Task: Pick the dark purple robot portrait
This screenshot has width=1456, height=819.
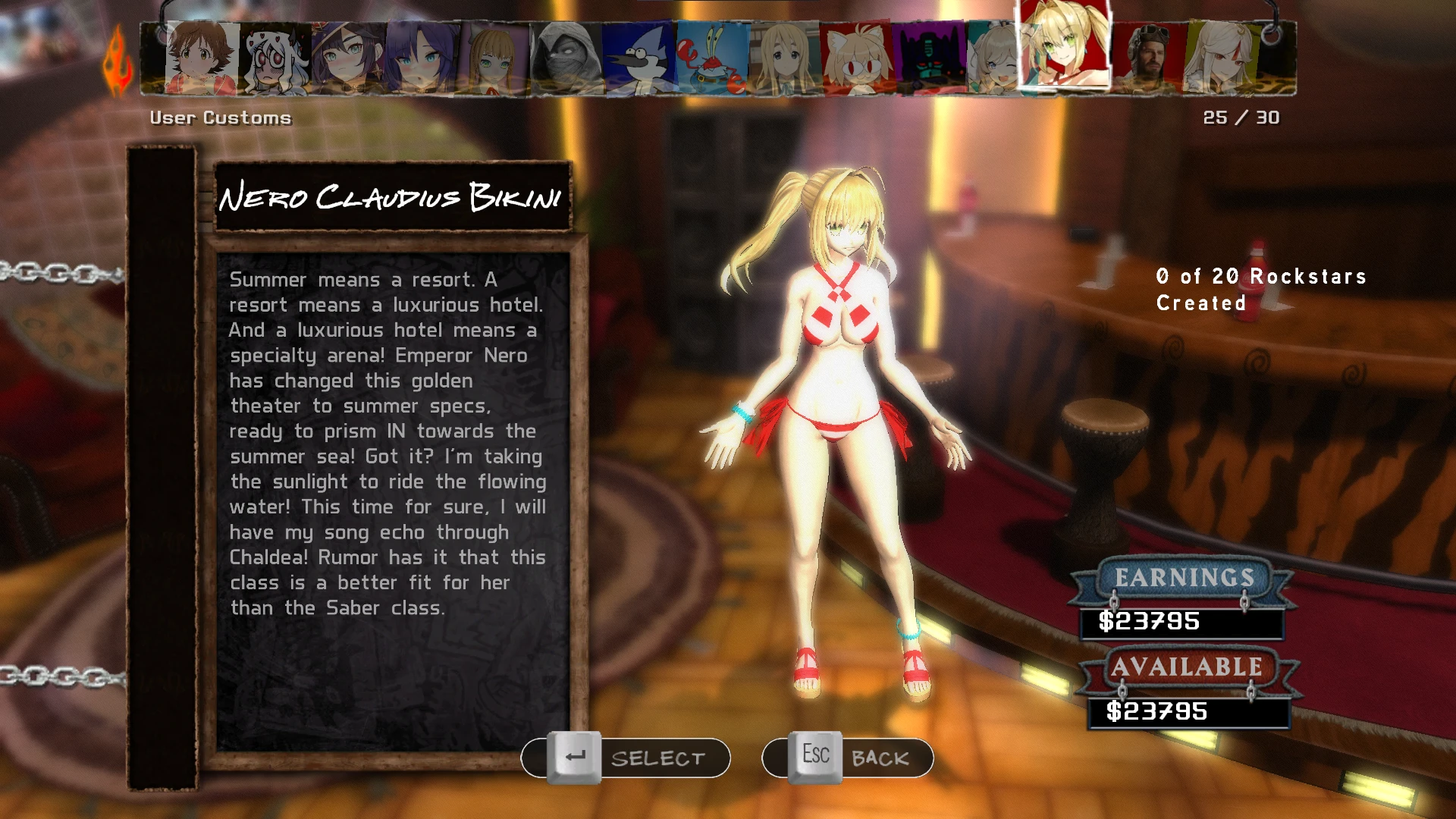Action: click(929, 59)
